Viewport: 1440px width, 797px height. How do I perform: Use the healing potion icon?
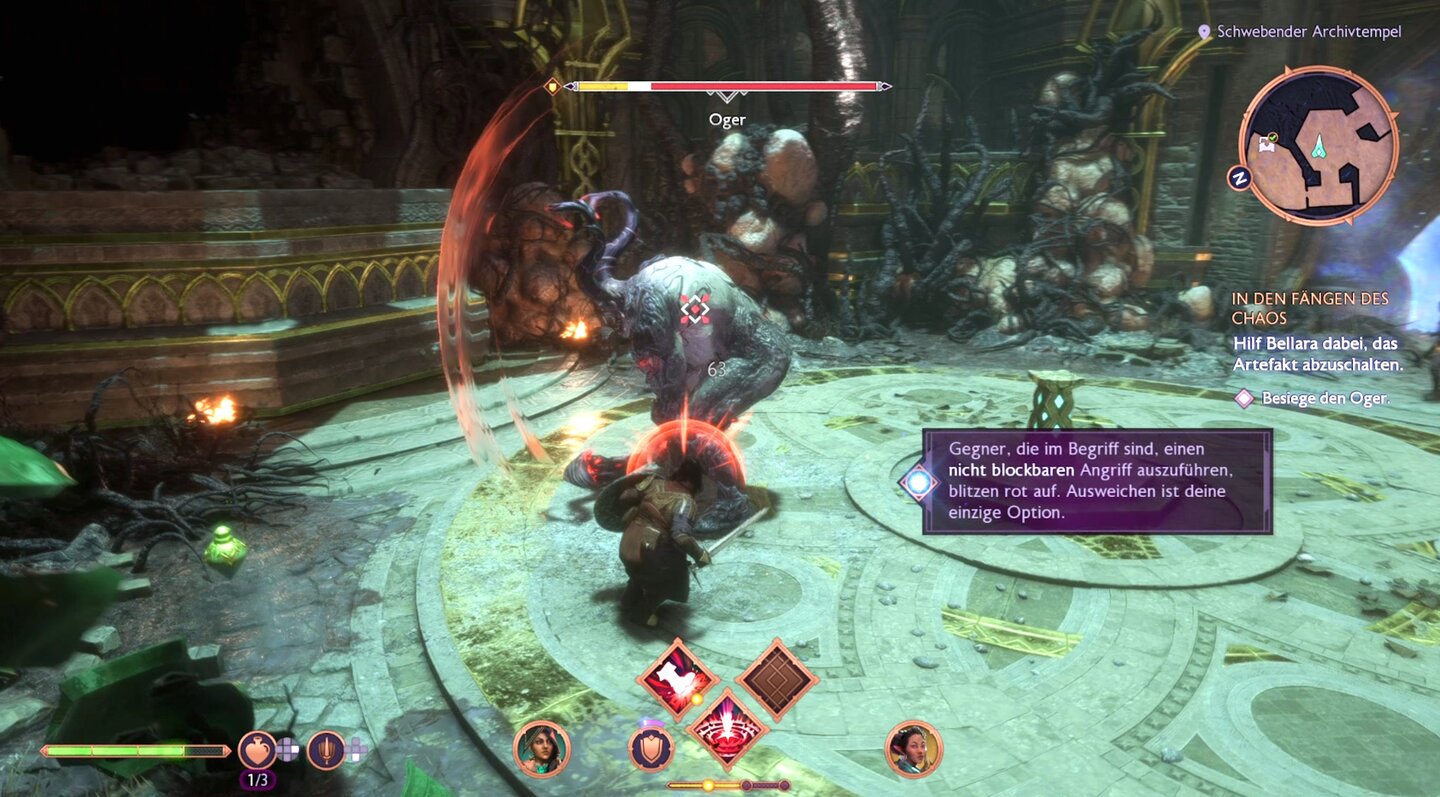click(x=257, y=749)
